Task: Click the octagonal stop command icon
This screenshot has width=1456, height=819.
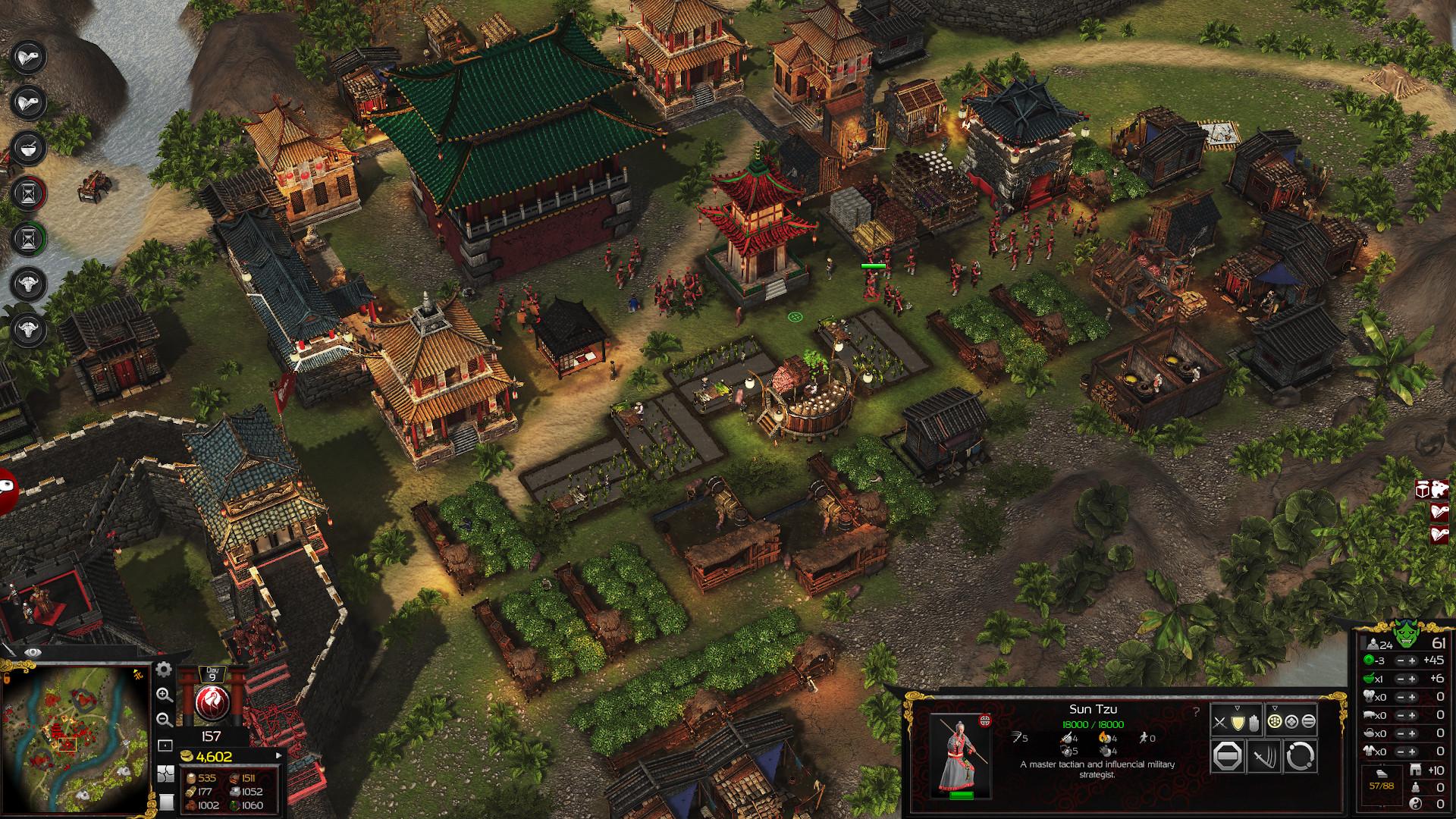Action: (1226, 756)
